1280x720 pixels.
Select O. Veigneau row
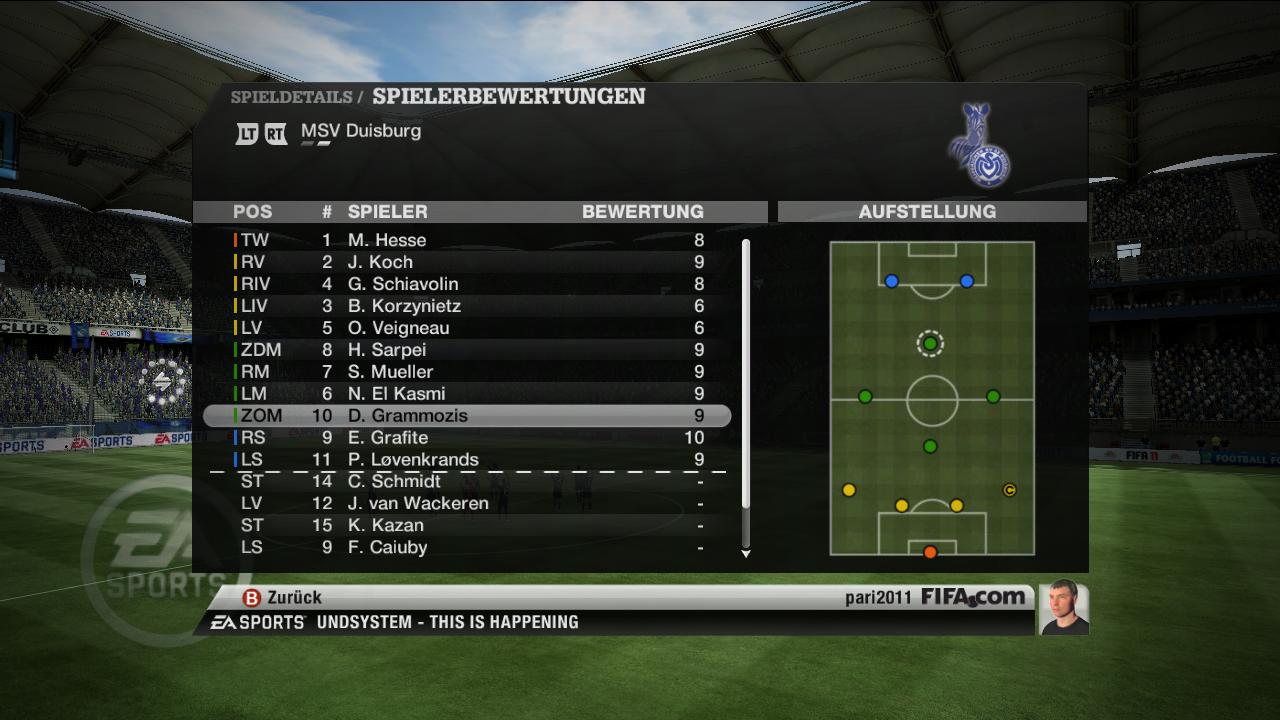coord(467,328)
